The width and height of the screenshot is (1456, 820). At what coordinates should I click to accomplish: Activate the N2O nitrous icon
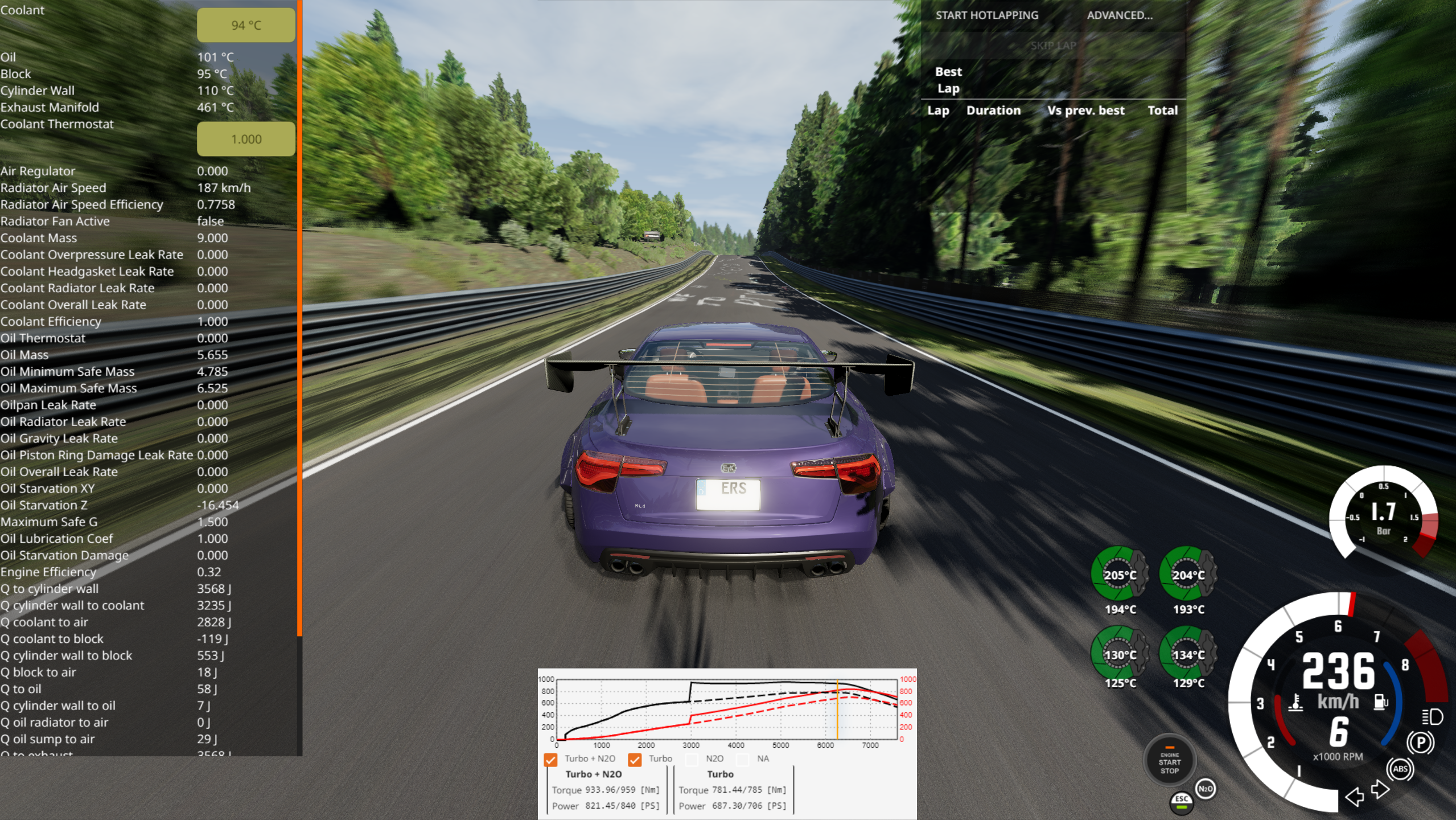(1205, 789)
